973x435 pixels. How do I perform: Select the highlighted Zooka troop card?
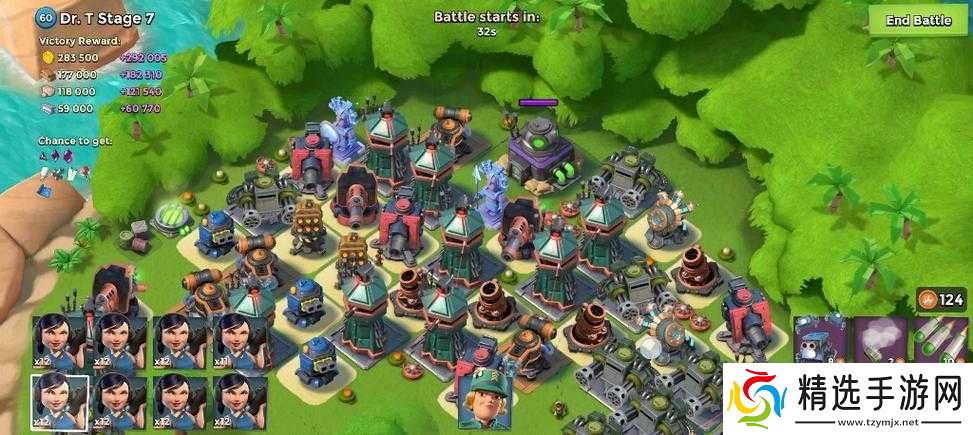tap(59, 402)
